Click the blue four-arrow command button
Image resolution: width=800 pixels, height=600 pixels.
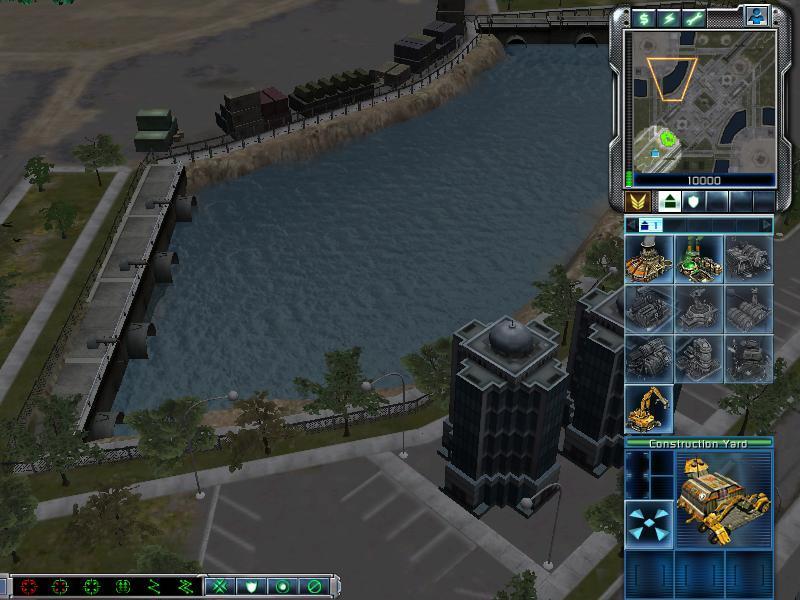coord(649,524)
